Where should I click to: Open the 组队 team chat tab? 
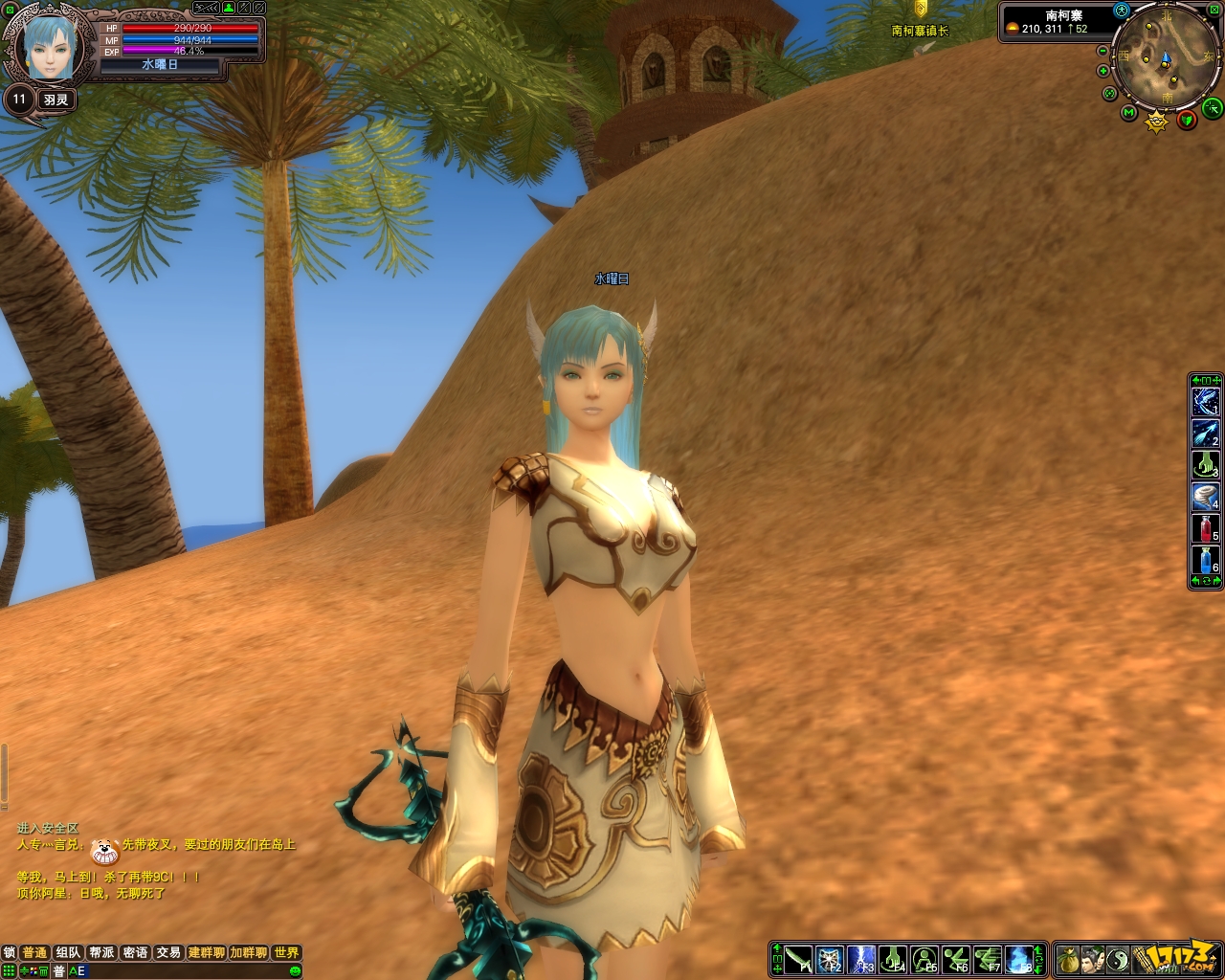click(x=68, y=952)
